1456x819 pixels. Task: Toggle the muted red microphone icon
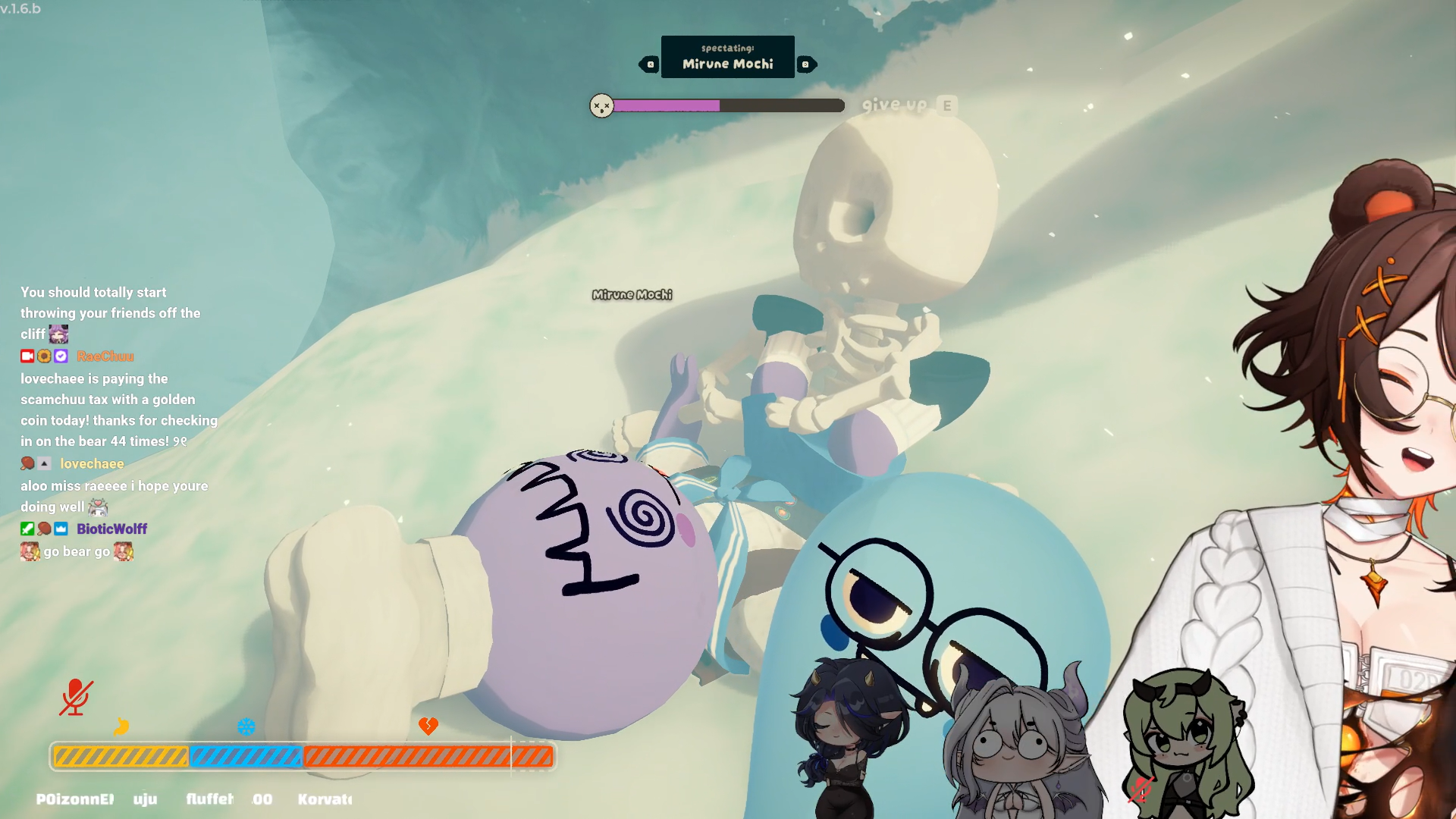click(76, 697)
